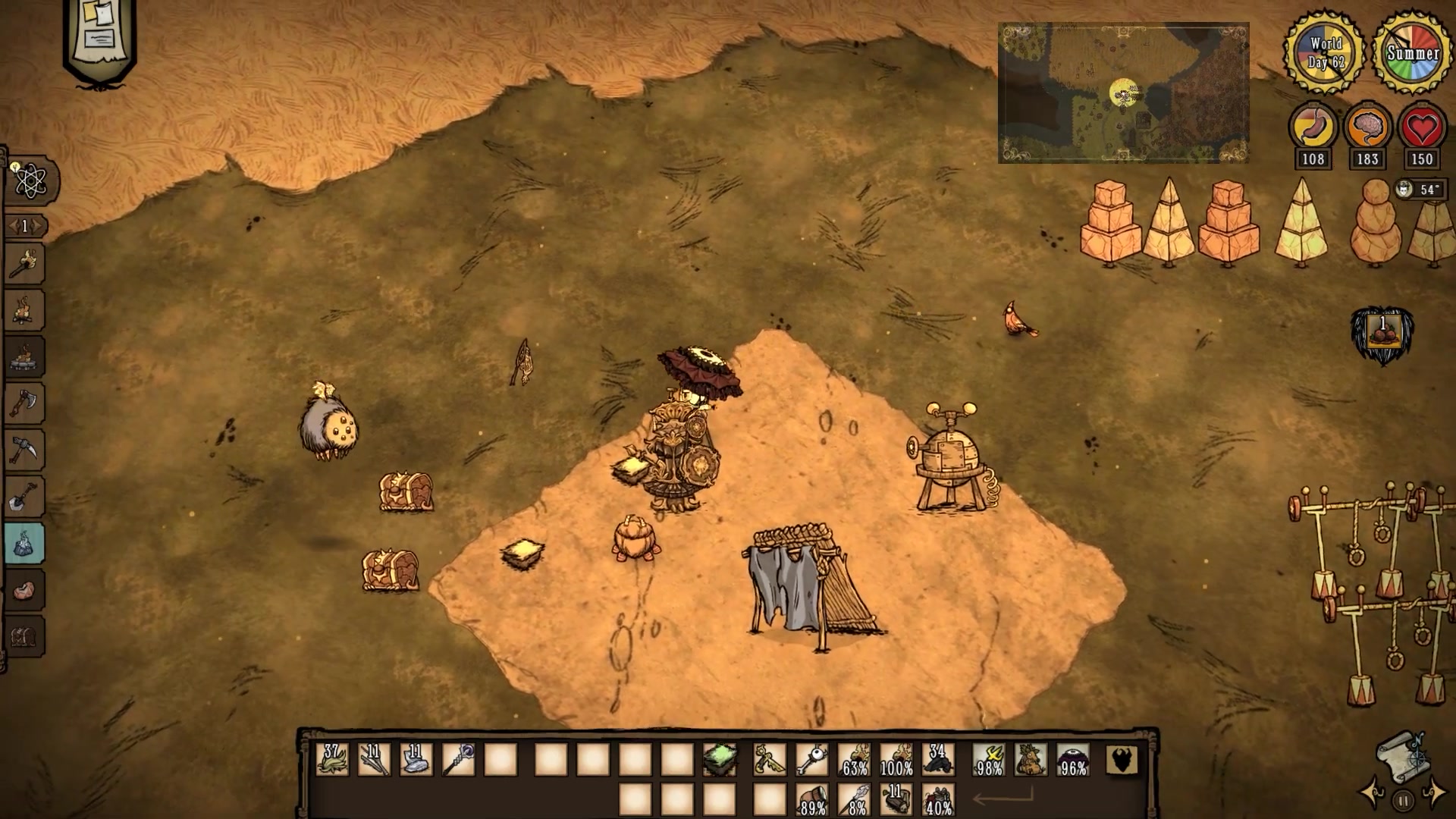
Task: Select the equipped eyebrella at 96%
Action: point(1072,759)
